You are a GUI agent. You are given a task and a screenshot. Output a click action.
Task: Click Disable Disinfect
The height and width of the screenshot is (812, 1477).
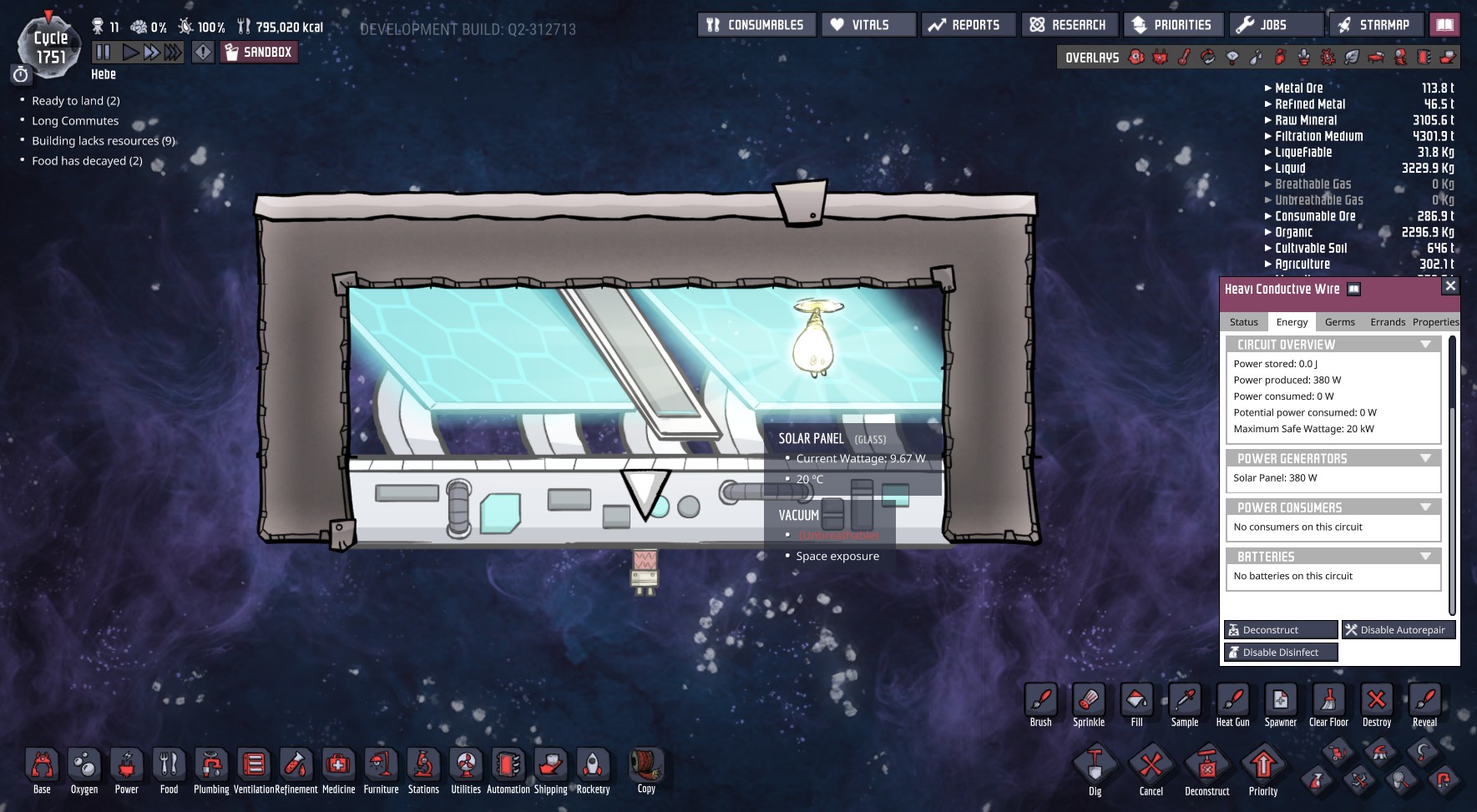pyautogui.click(x=1280, y=653)
